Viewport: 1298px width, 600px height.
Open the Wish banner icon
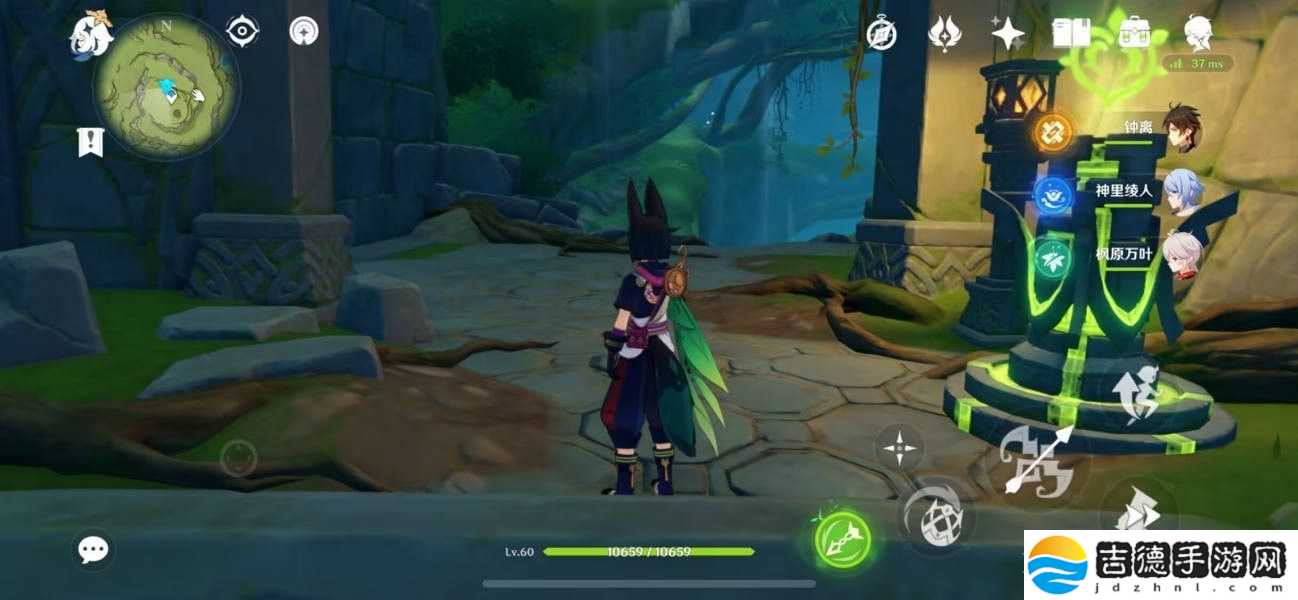point(944,34)
